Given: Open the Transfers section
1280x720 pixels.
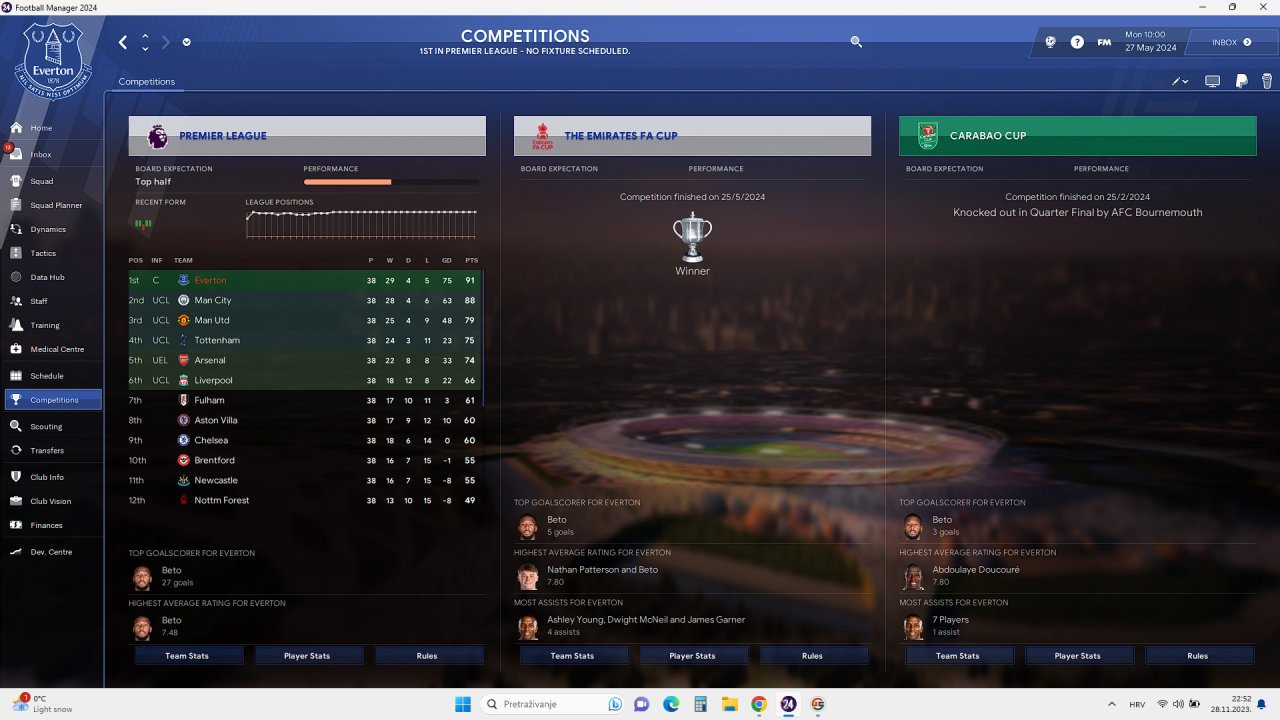Looking at the screenshot, I should click(x=47, y=450).
